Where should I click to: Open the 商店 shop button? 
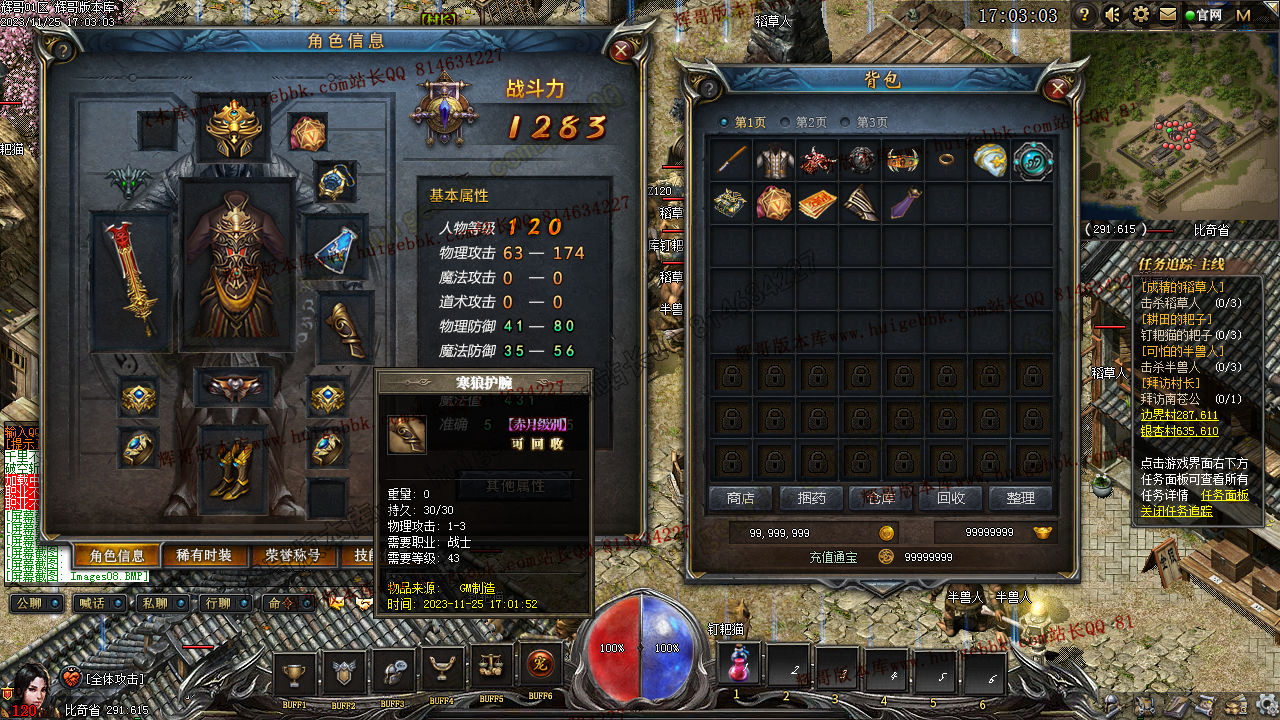coord(741,498)
